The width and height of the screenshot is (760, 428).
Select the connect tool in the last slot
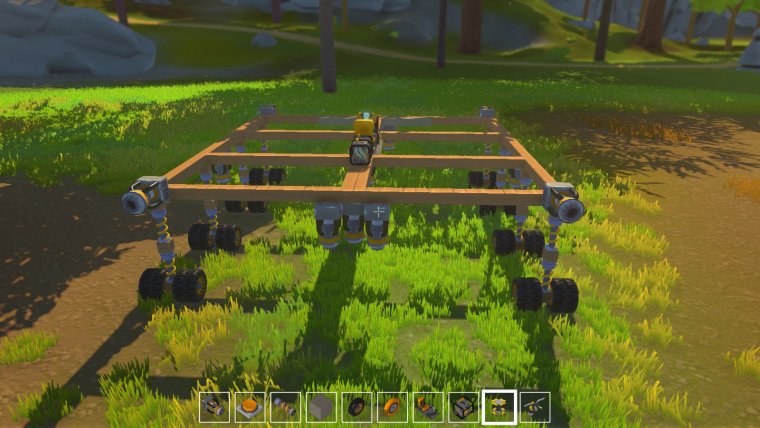tap(535, 407)
